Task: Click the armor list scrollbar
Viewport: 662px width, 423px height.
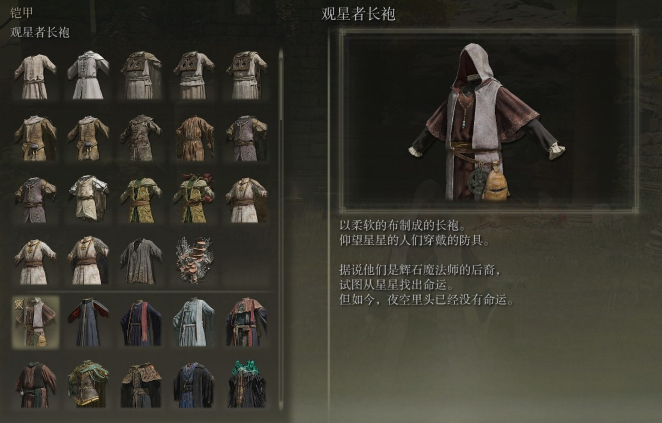Action: 281,200
